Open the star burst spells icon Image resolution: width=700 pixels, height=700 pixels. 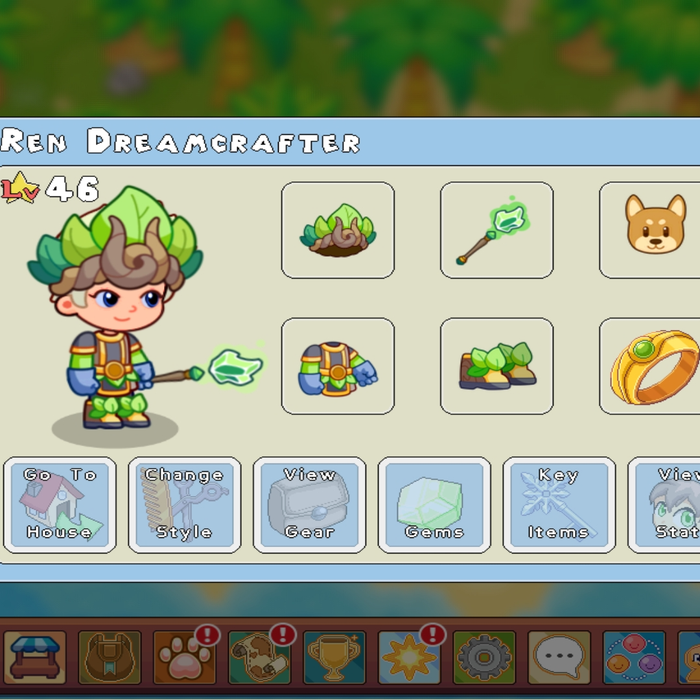point(410,657)
